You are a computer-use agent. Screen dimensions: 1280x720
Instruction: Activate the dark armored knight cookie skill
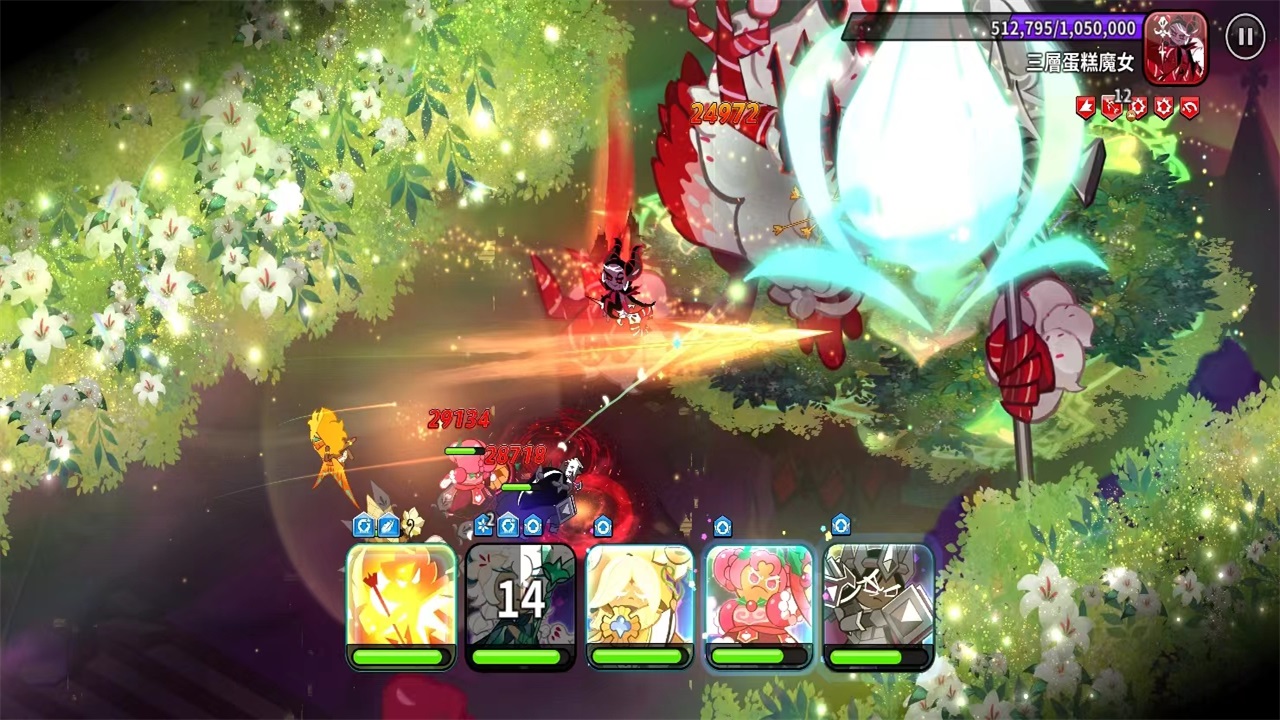click(878, 597)
